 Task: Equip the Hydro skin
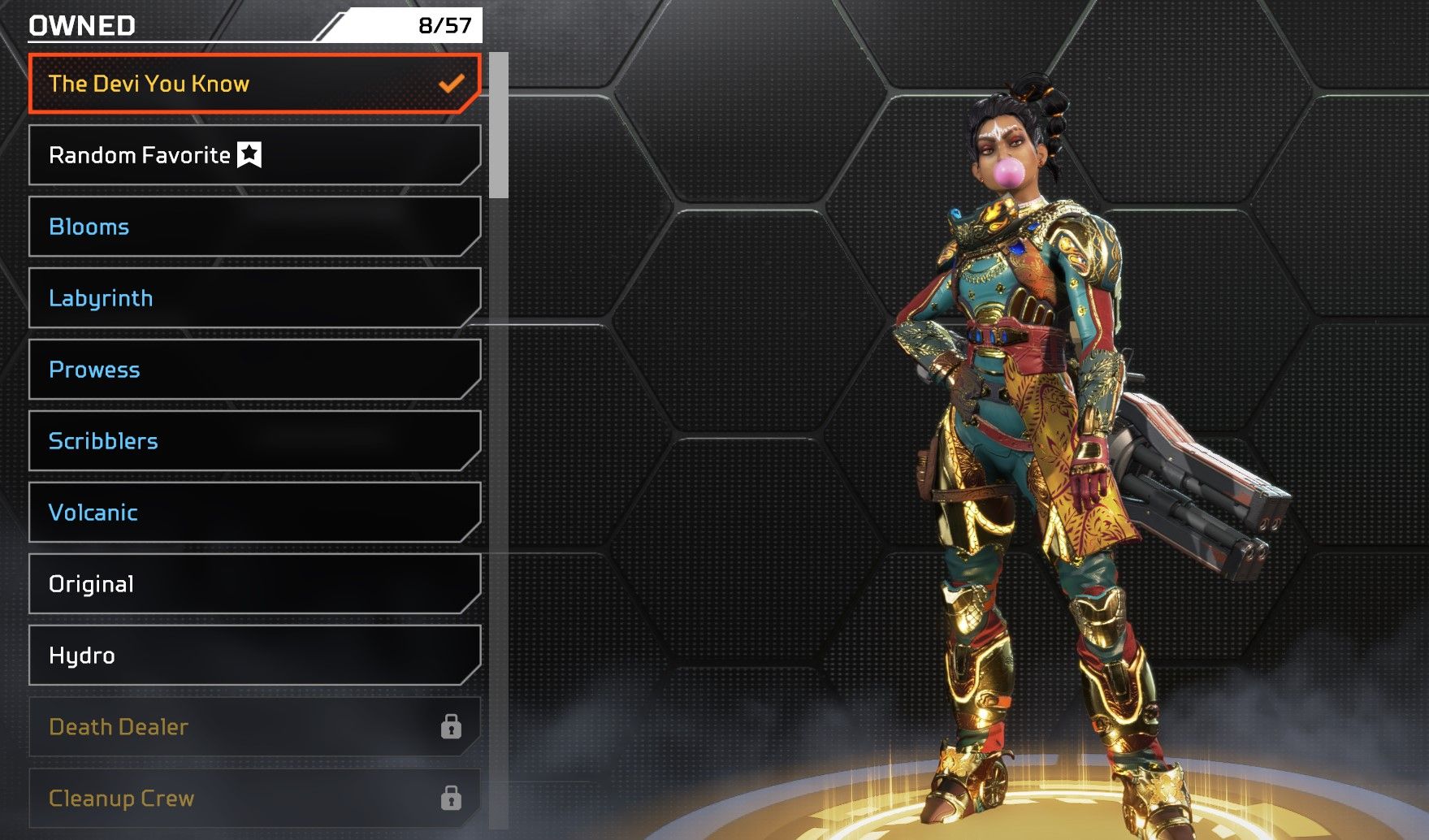[x=254, y=656]
